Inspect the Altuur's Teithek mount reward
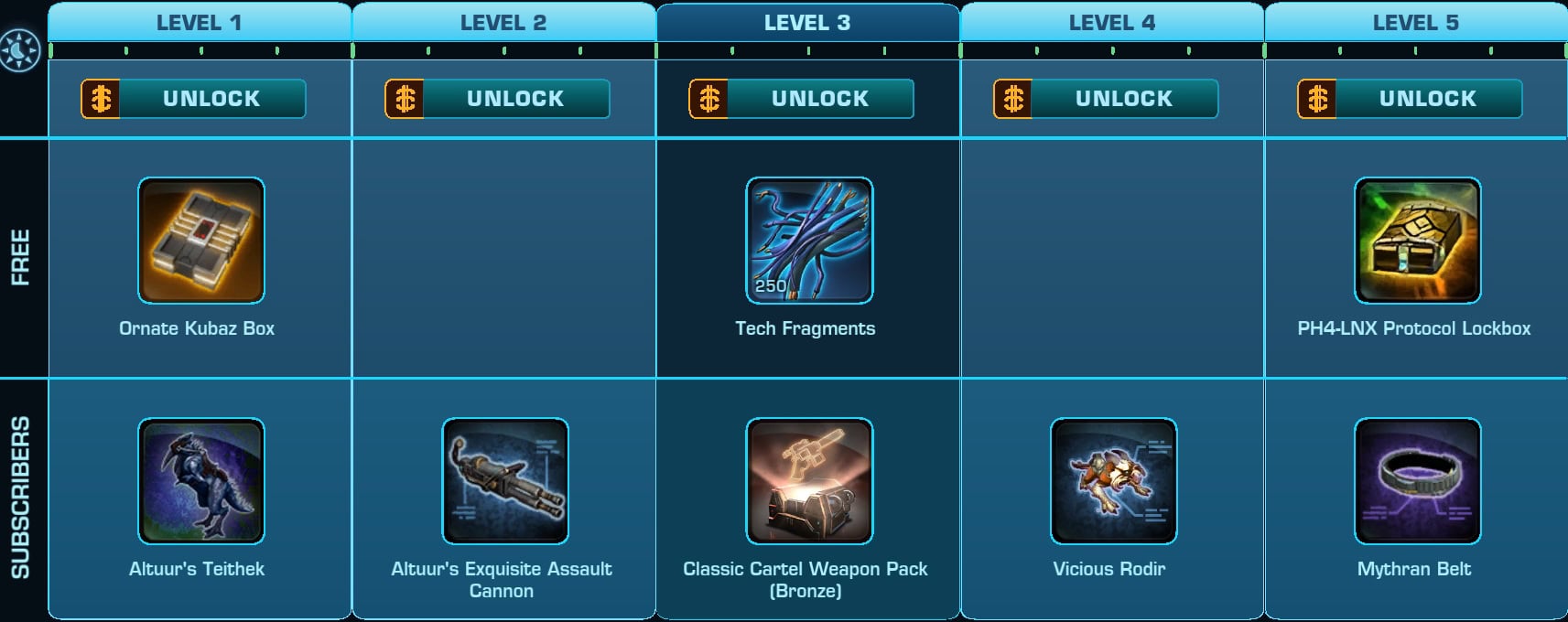 point(201,481)
